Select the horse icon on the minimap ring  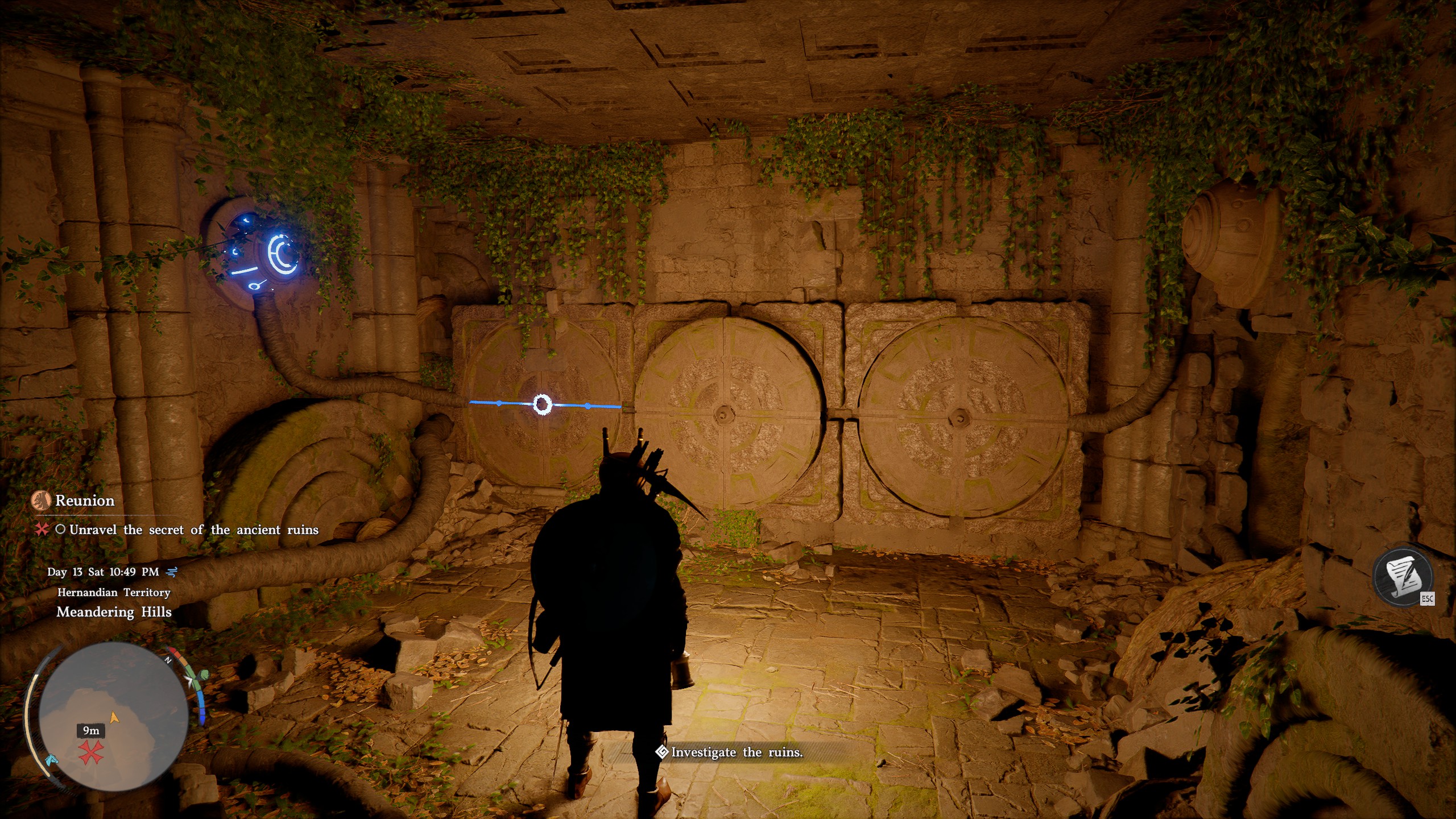[52, 761]
